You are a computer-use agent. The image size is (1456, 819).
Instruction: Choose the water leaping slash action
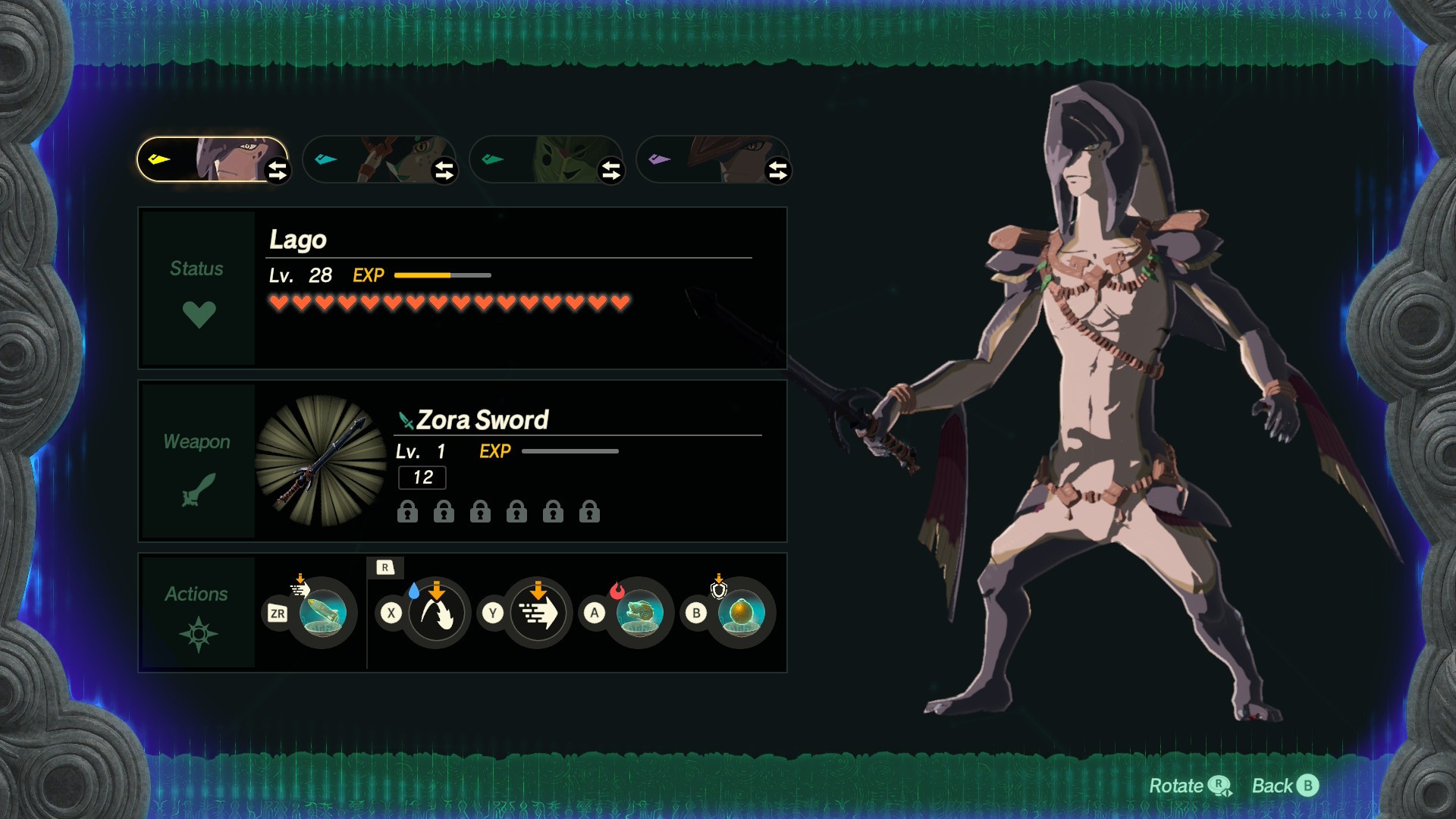pos(436,613)
